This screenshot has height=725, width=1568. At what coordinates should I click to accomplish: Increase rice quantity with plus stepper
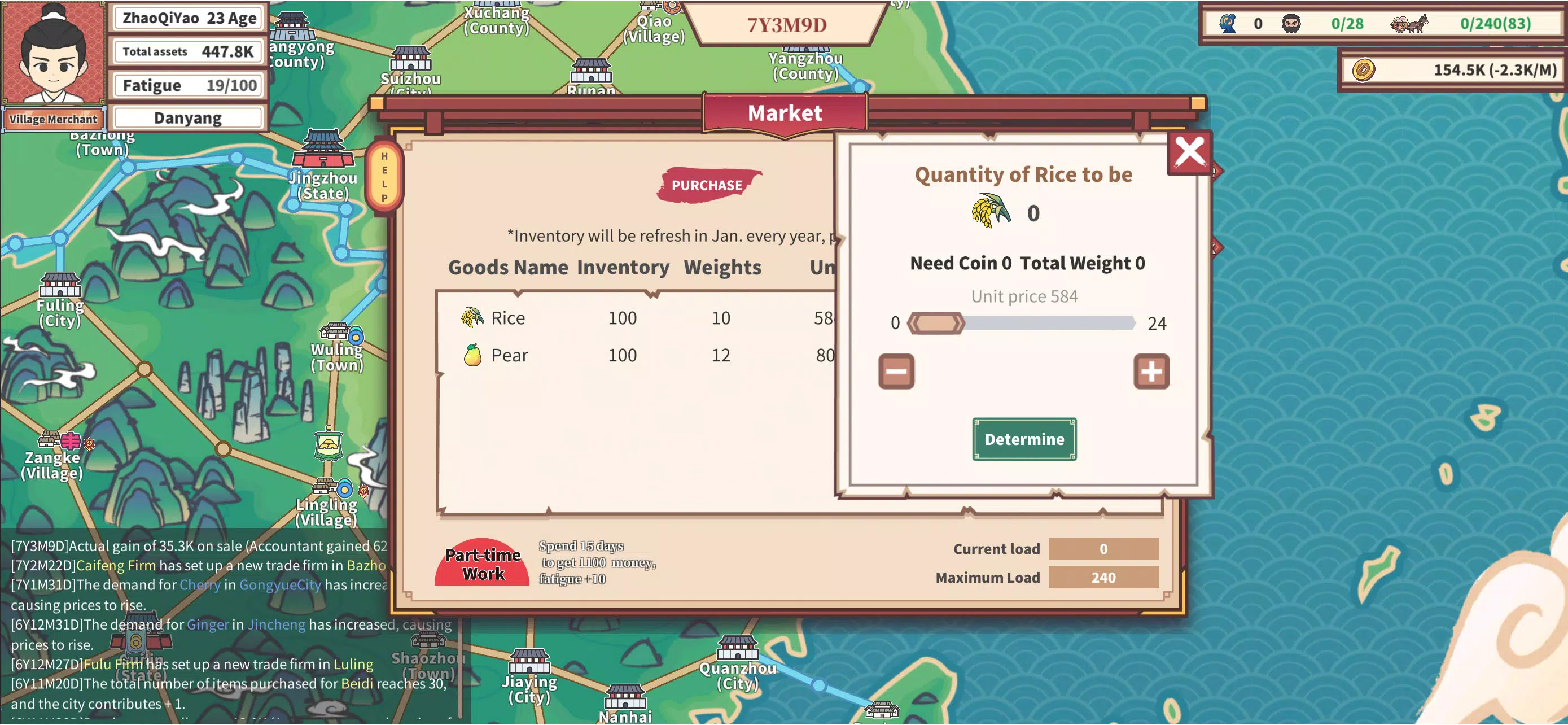1152,372
